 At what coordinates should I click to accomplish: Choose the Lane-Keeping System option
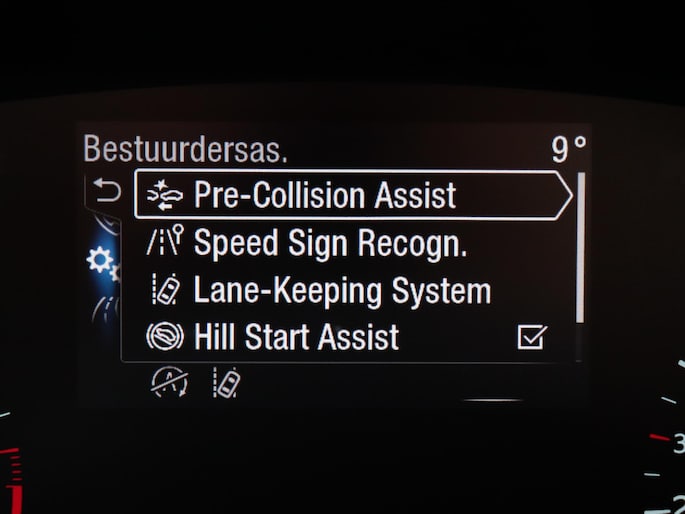click(x=342, y=291)
